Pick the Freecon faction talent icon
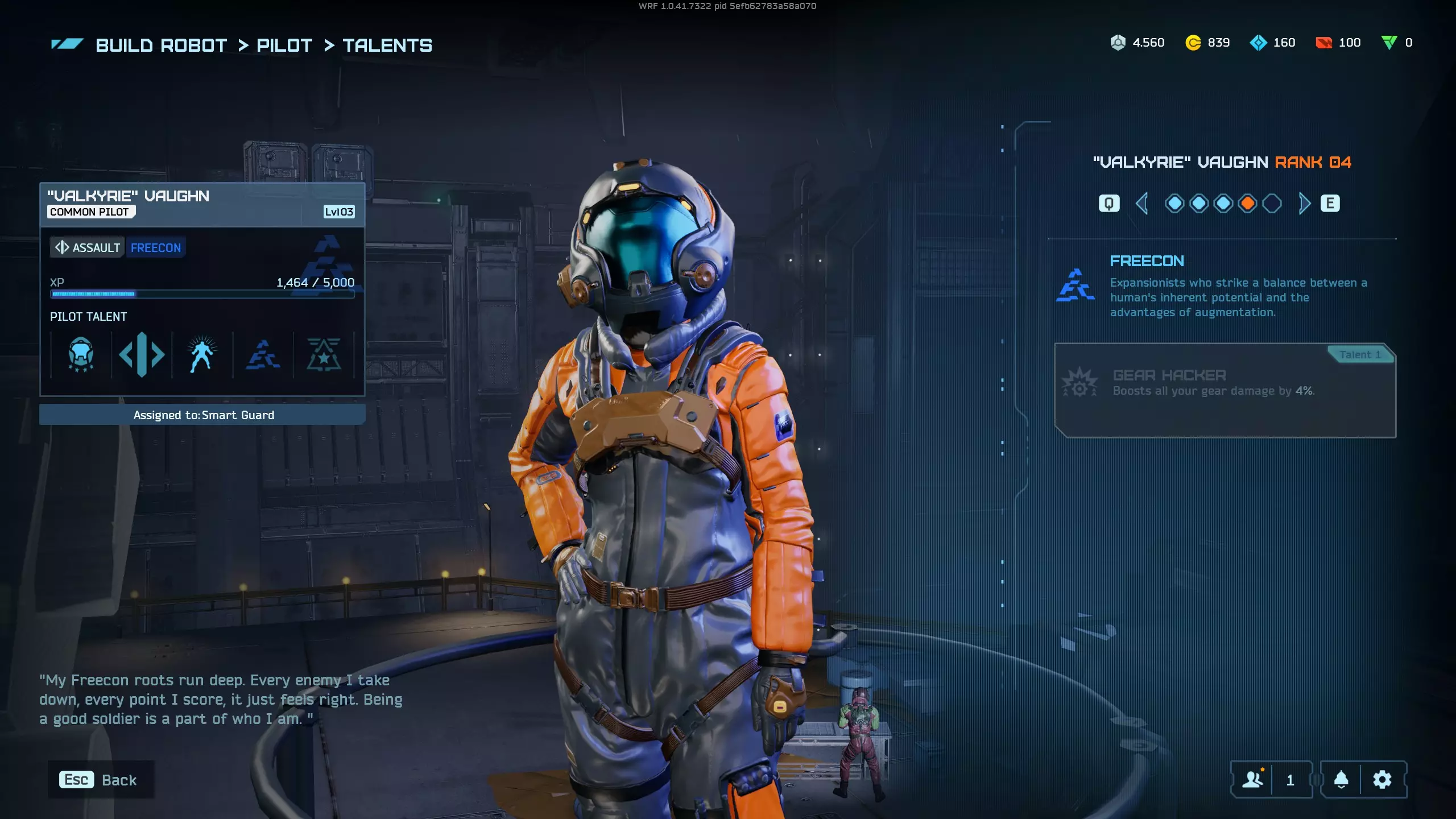The width and height of the screenshot is (1456, 819). 263,355
